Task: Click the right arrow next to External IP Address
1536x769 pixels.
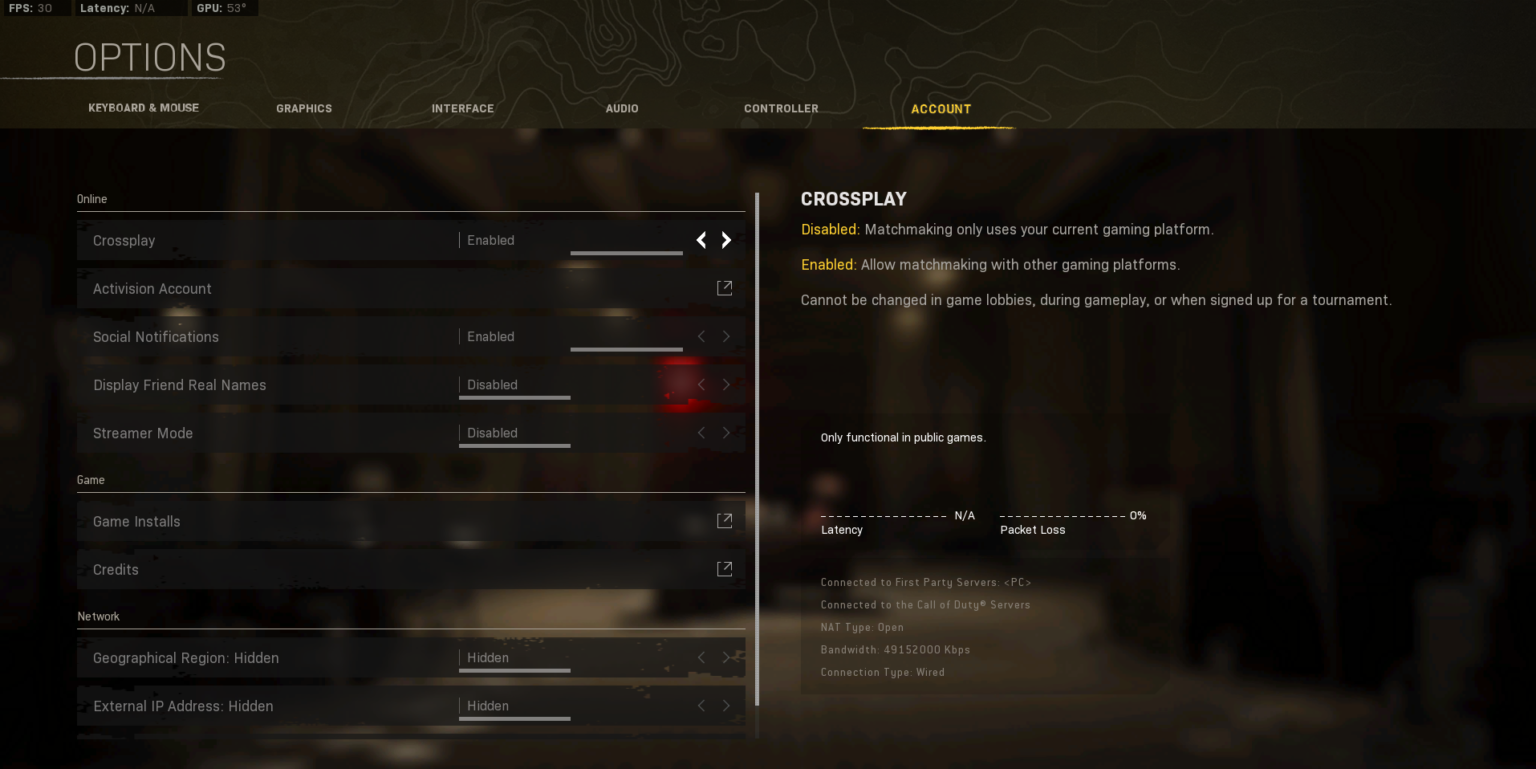Action: [726, 705]
